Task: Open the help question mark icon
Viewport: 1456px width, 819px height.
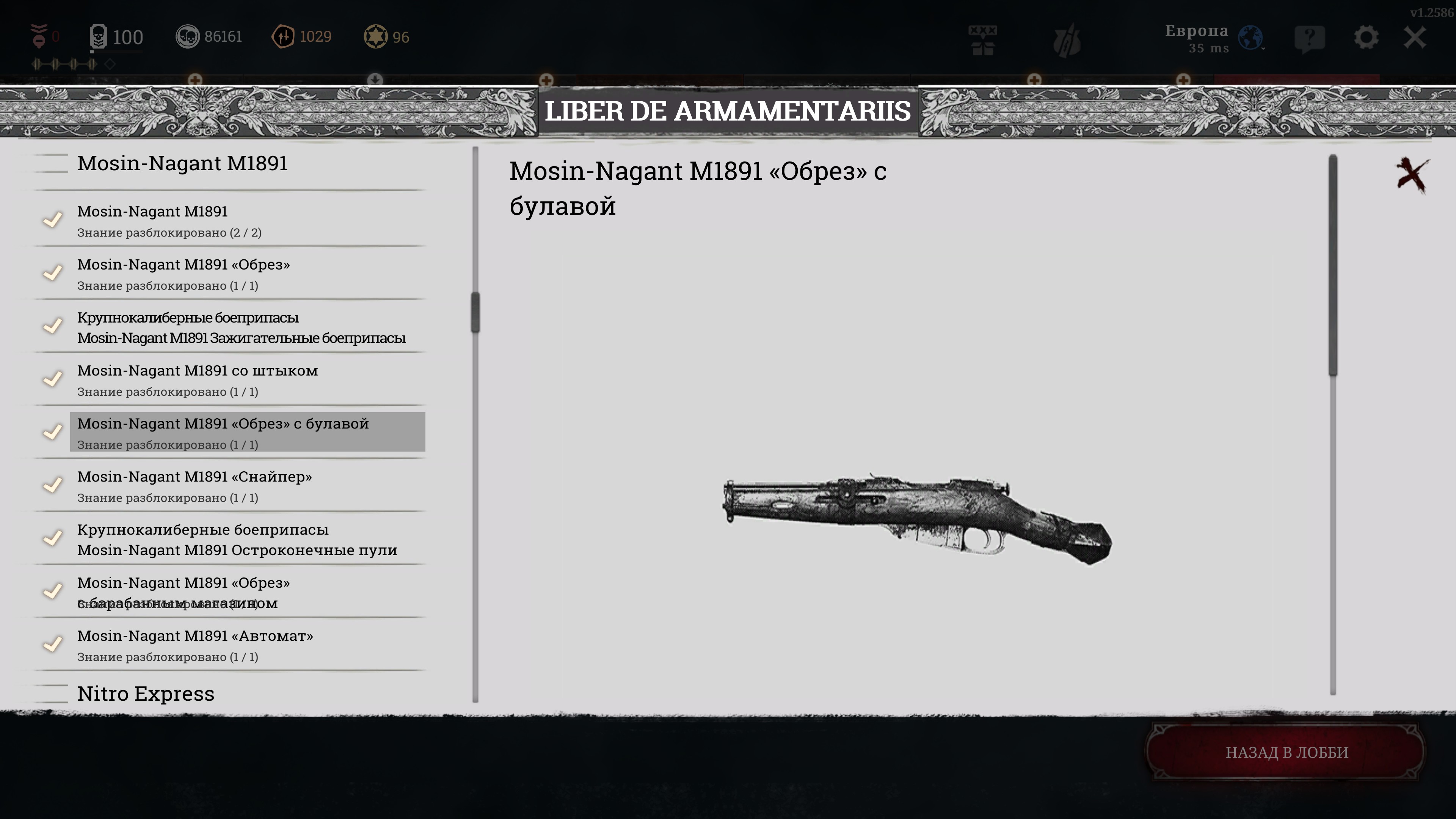Action: pos(1309,38)
